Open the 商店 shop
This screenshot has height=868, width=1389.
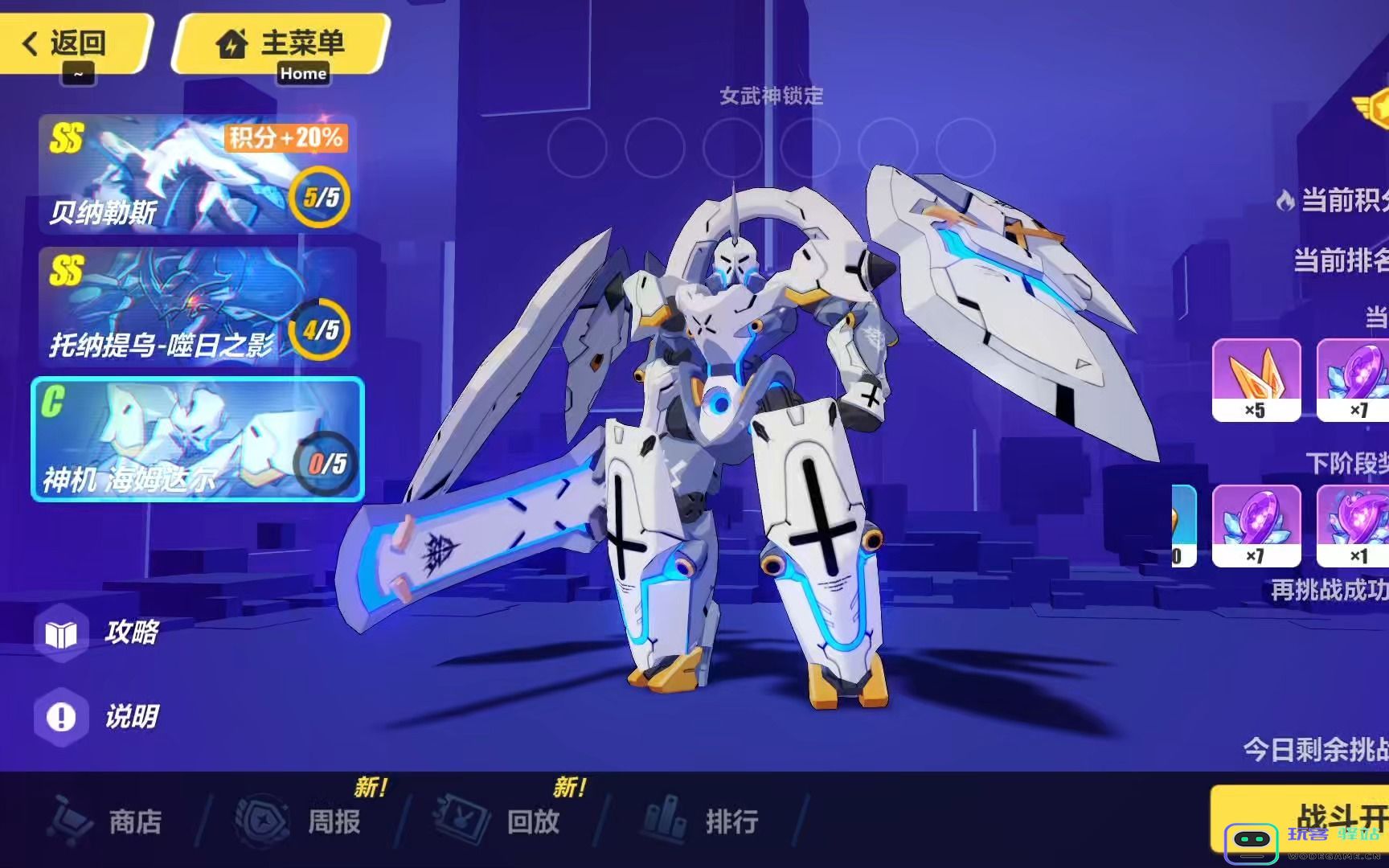(109, 821)
